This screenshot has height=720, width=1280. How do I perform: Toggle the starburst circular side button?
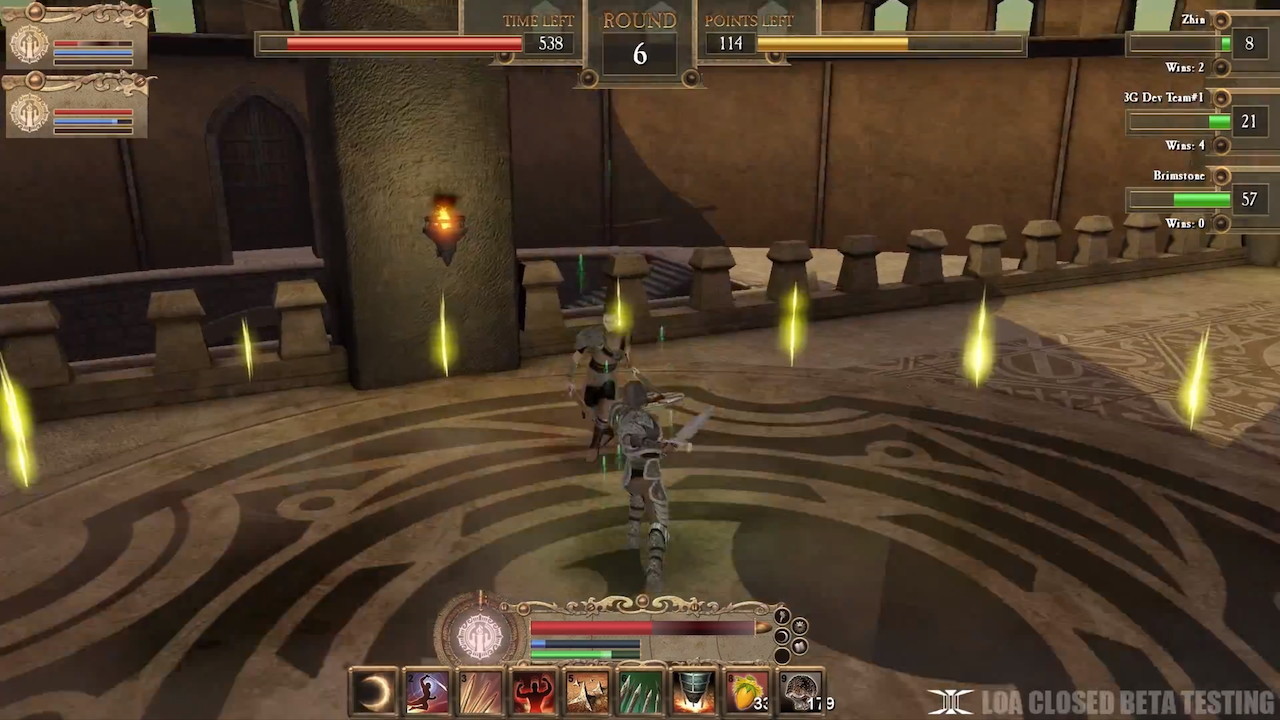click(800, 626)
